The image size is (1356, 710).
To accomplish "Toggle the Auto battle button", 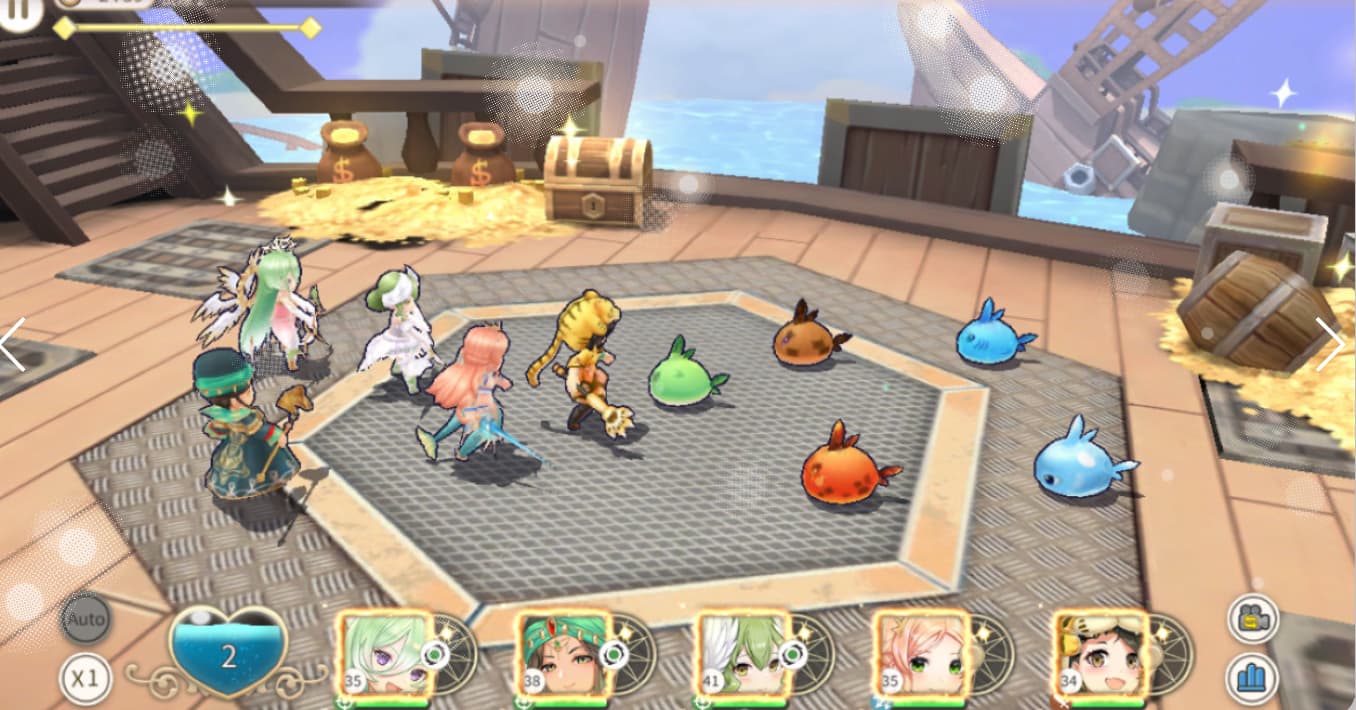I will (86, 620).
